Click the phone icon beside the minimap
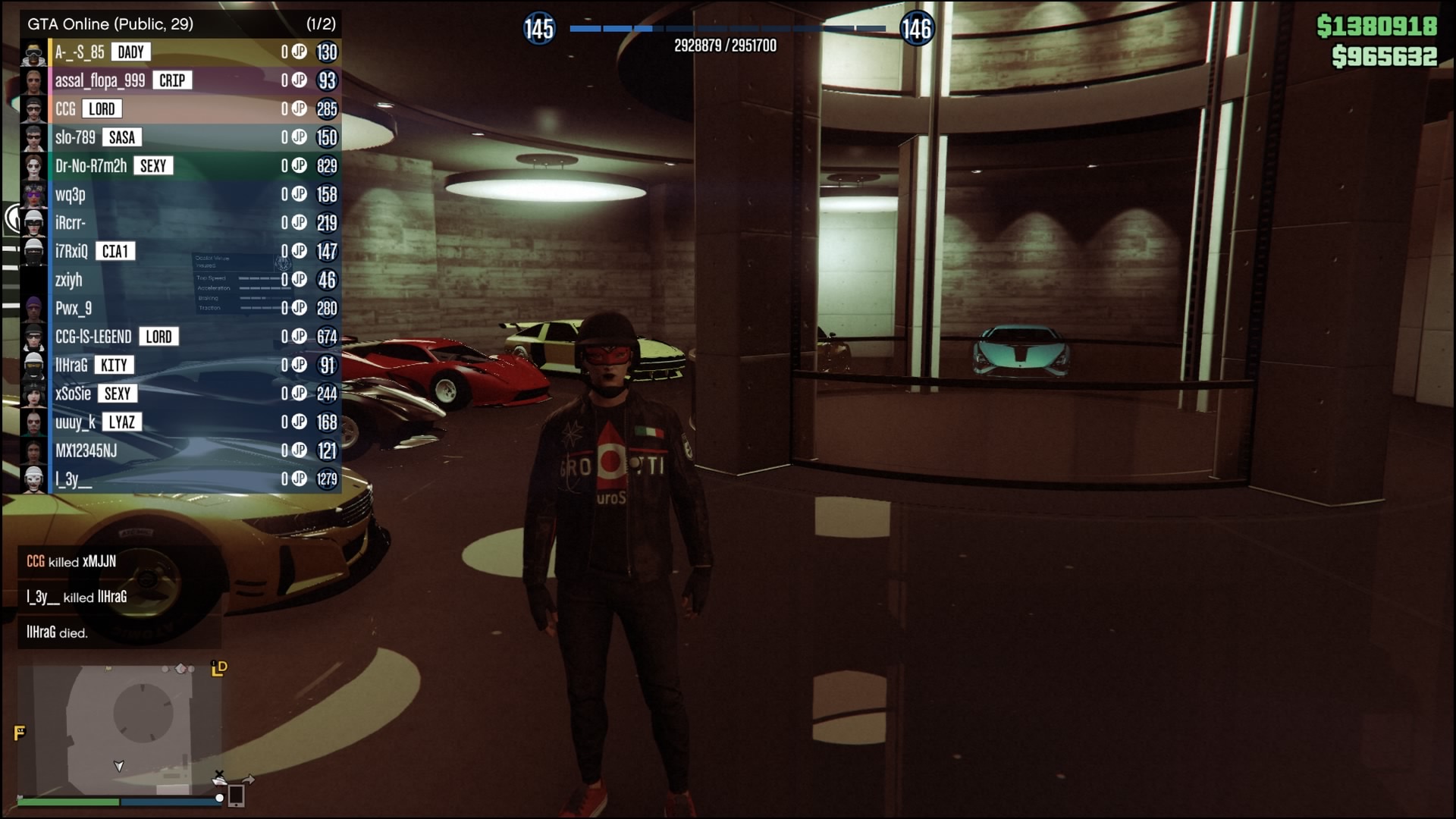The image size is (1456, 819). click(x=236, y=795)
